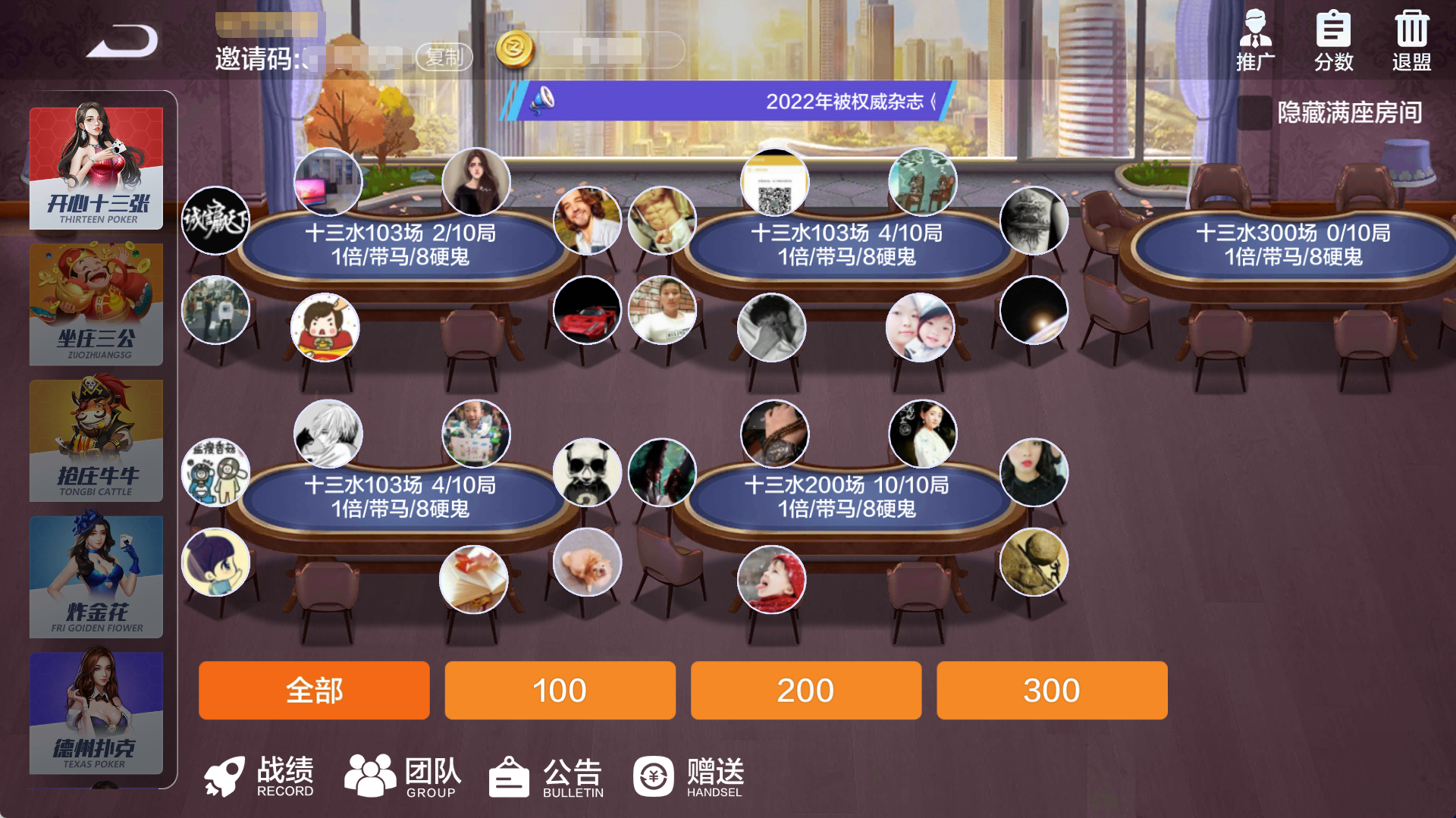Toggle the 隐藏满座房间 checkbox
1456x818 pixels.
1254,113
